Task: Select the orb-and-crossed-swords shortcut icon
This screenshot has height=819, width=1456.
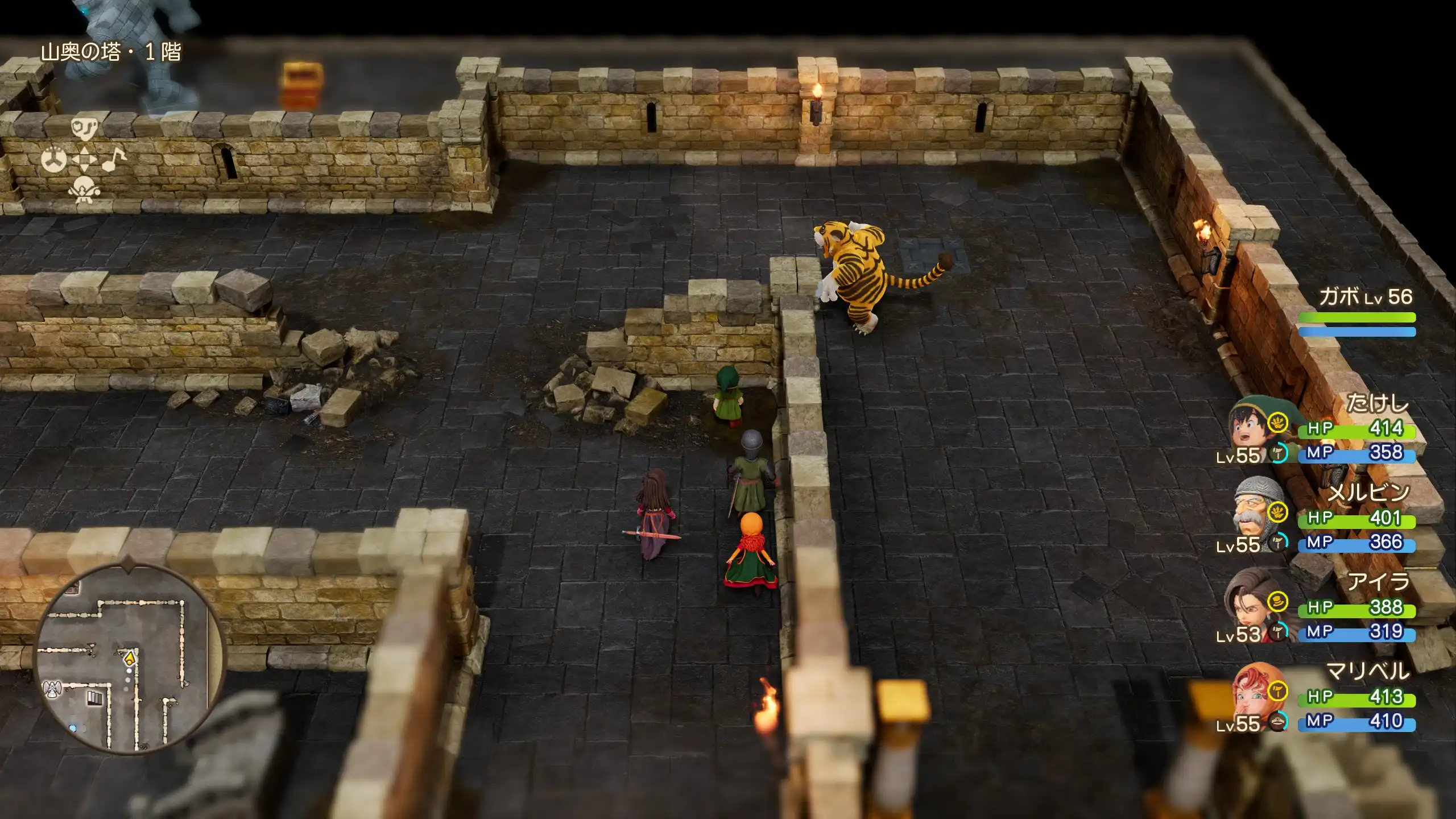Action: click(84, 189)
